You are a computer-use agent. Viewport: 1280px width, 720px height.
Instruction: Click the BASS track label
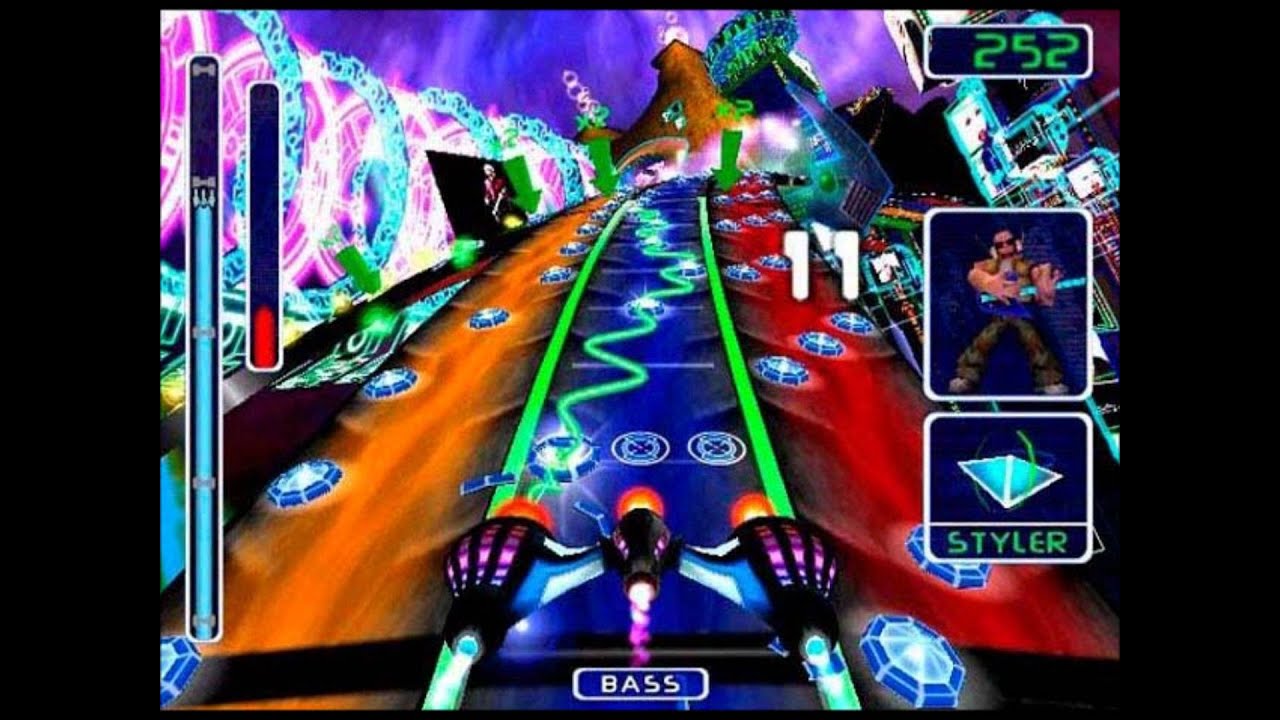(x=641, y=685)
